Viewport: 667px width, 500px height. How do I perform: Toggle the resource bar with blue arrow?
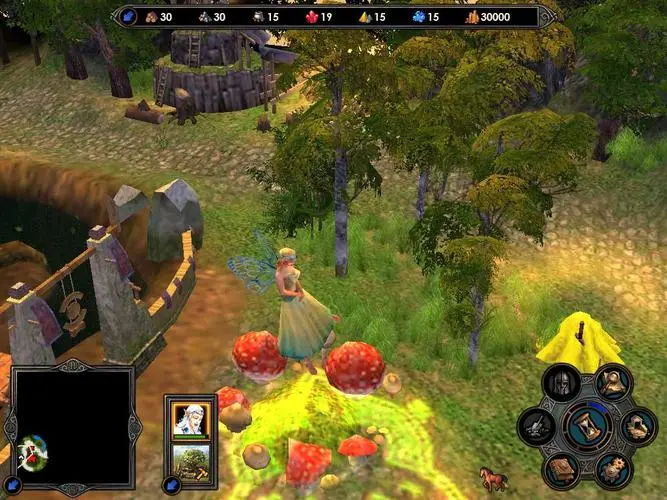point(129,16)
